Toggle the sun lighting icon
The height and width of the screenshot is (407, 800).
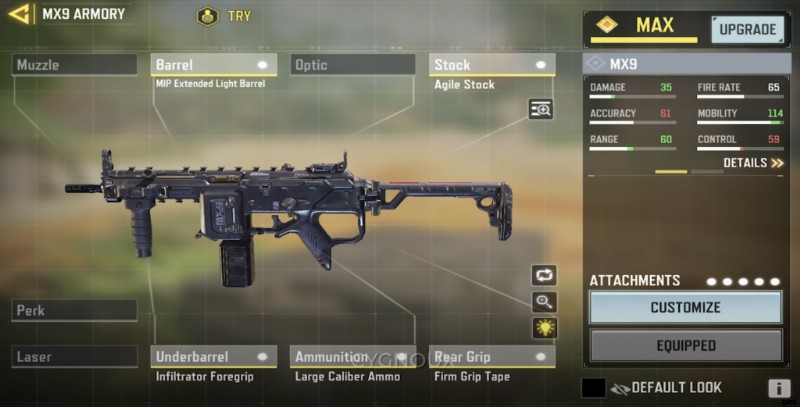tap(544, 328)
